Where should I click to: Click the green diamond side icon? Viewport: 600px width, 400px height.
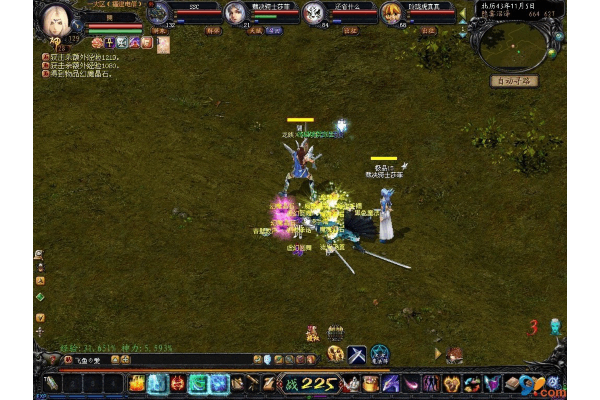pyautogui.click(x=40, y=297)
